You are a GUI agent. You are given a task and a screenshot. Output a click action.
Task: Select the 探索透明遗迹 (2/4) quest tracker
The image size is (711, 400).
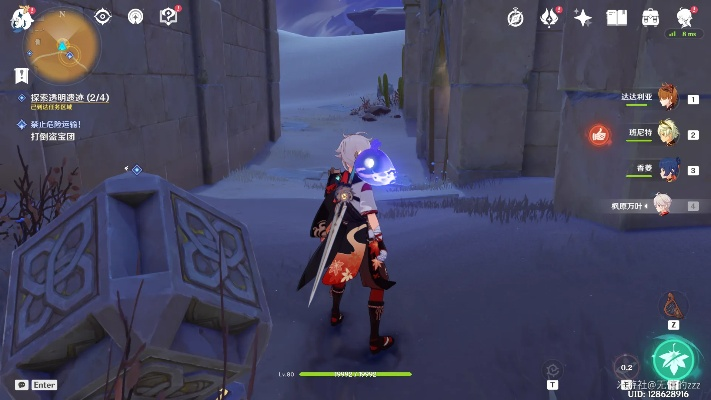[60, 98]
